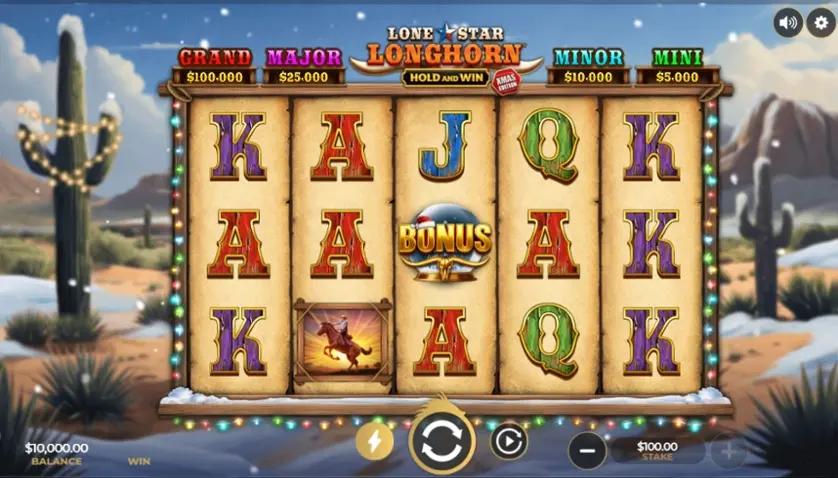Open the autoplay options
This screenshot has height=478, width=838.
508,441
